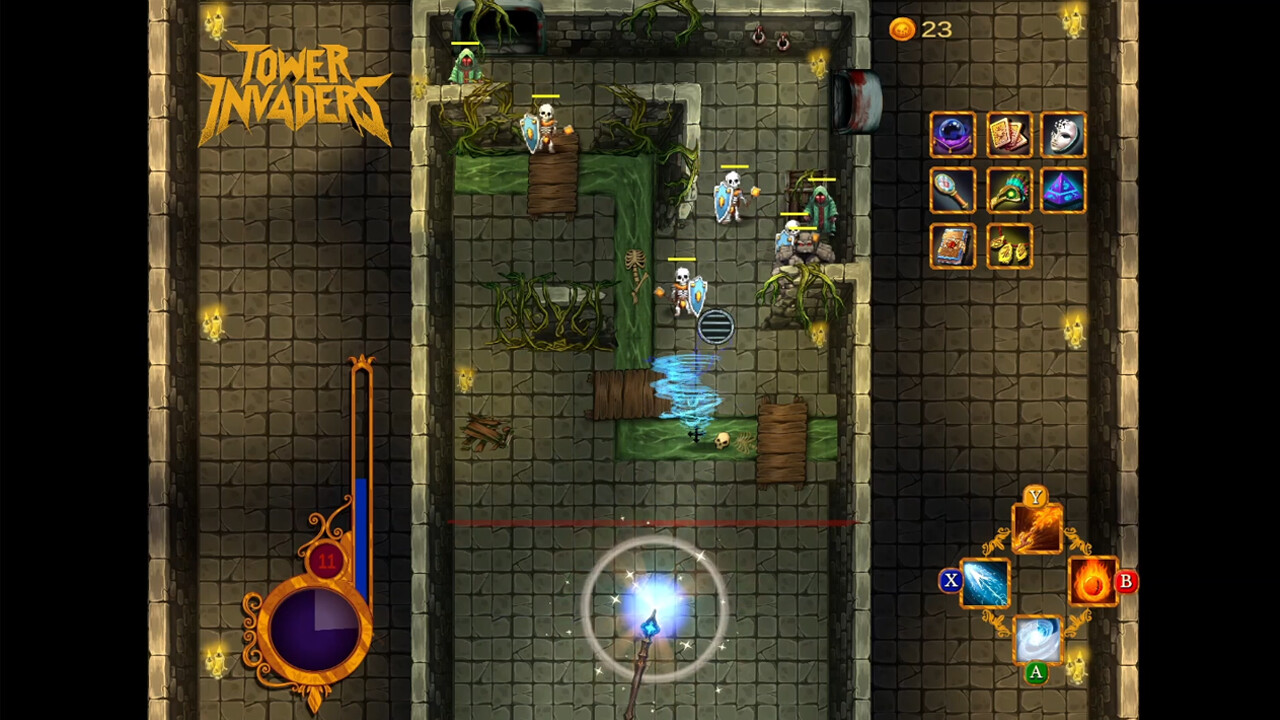Select the feathered bird-skull totem item

[1008, 191]
